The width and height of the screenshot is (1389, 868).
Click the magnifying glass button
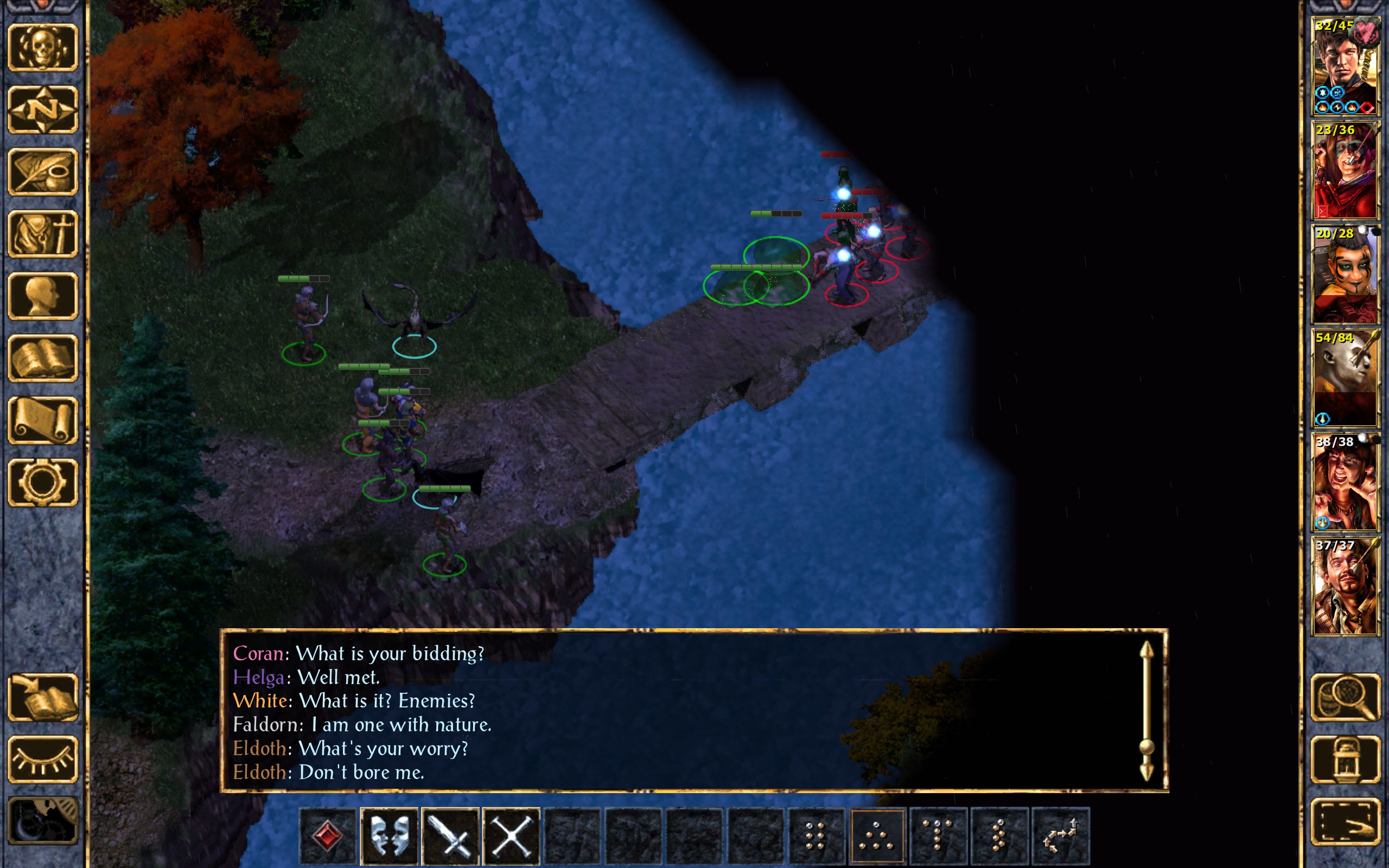(1346, 697)
